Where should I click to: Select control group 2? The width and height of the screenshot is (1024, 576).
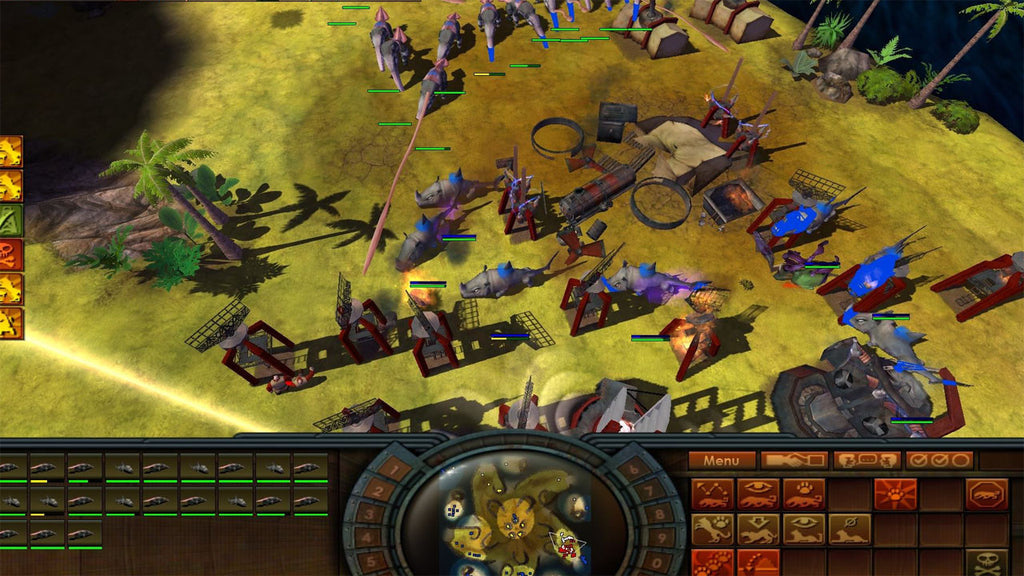tap(376, 490)
